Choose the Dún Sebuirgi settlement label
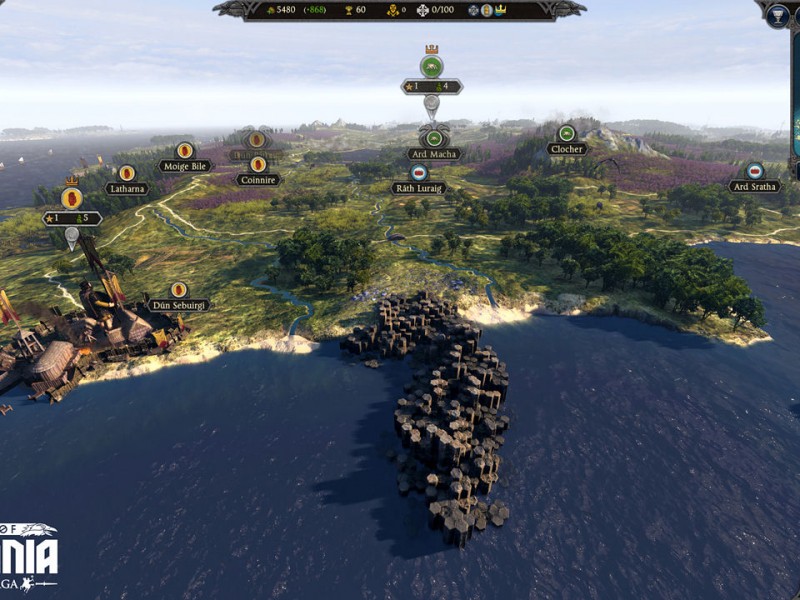This screenshot has height=600, width=800. (x=179, y=304)
